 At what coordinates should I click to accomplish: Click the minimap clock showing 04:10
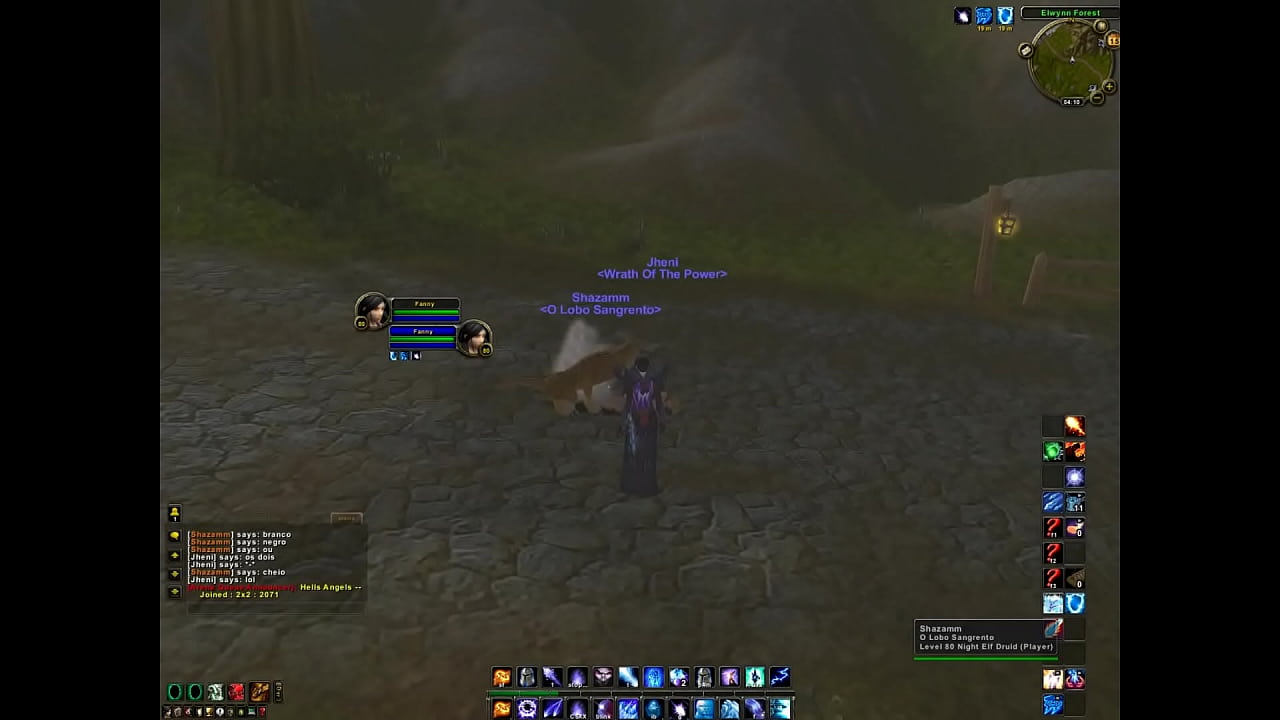tap(1071, 102)
